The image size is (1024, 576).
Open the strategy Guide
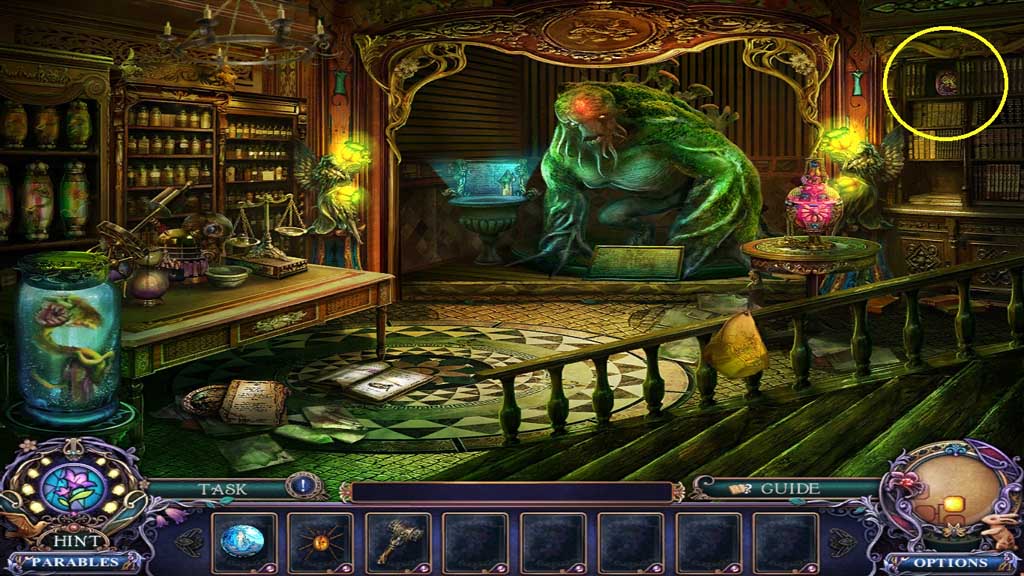click(x=776, y=489)
